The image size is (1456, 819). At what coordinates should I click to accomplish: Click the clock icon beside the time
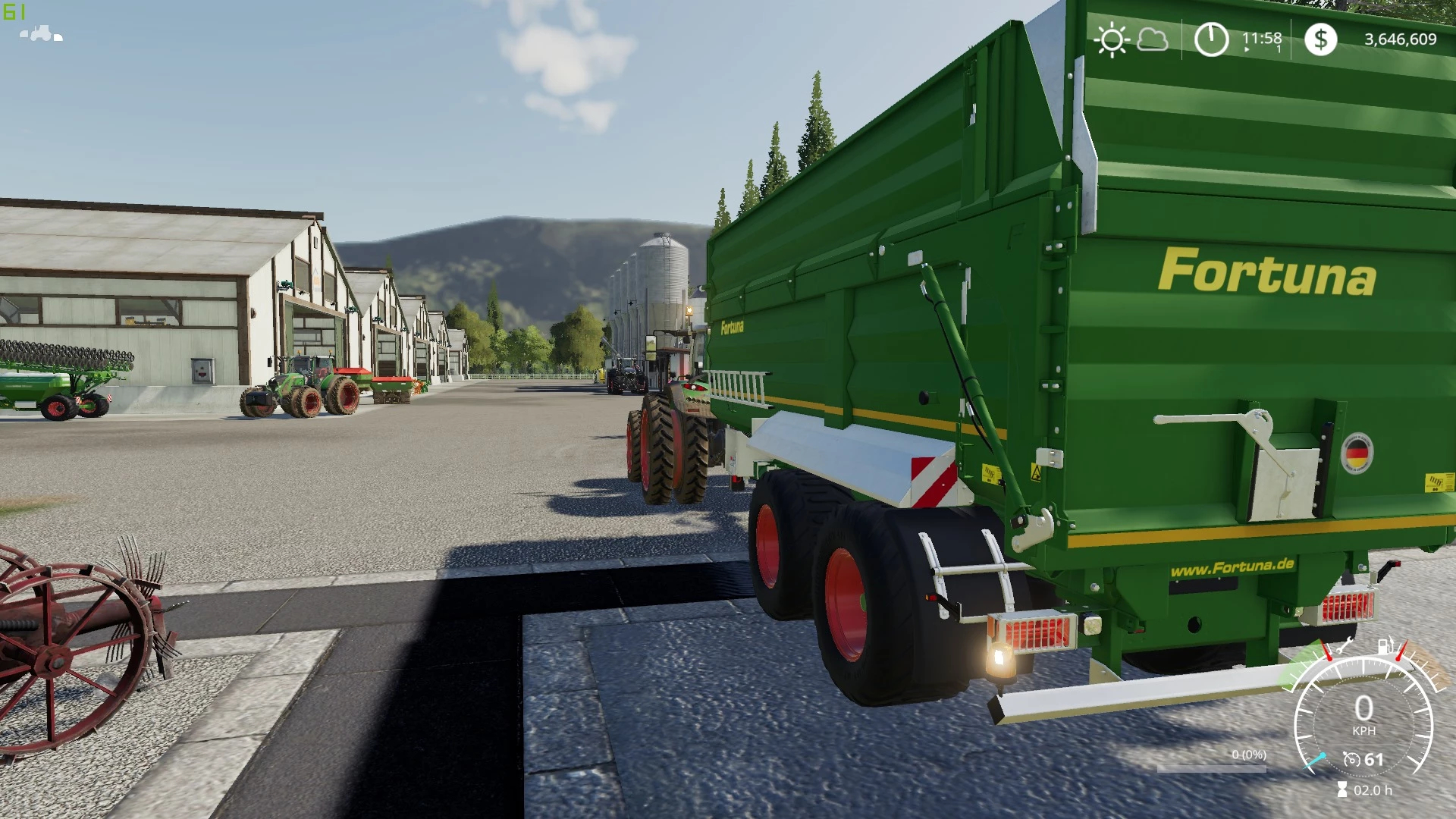tap(1211, 39)
